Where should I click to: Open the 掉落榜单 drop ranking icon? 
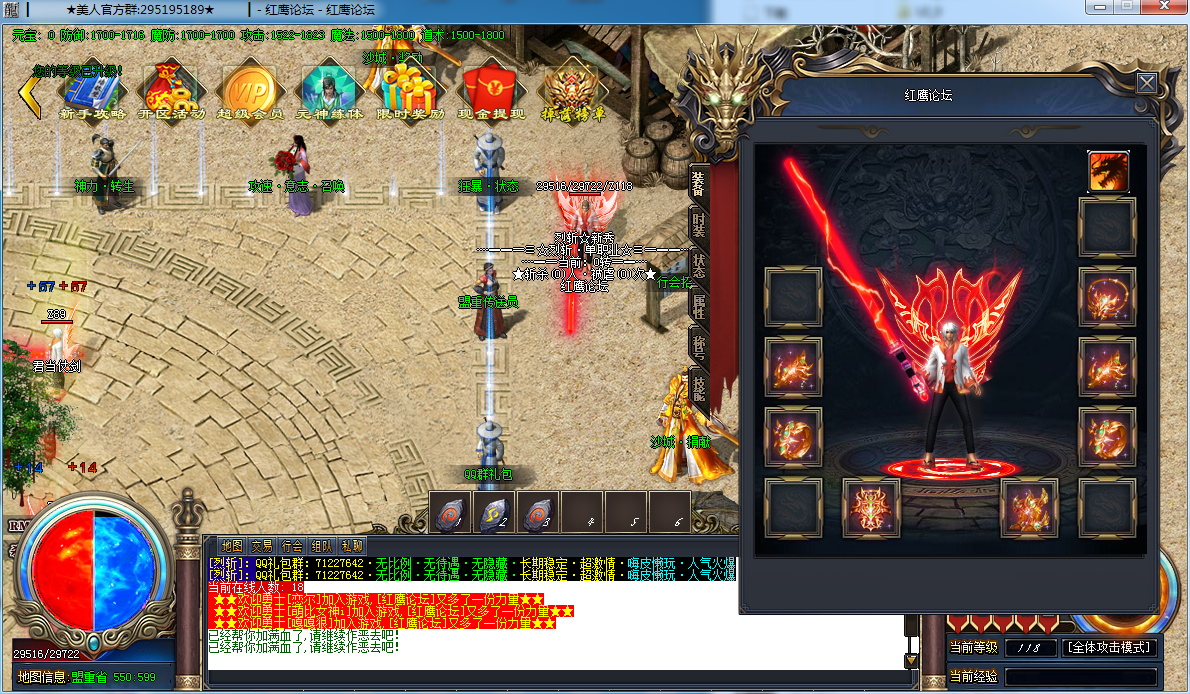pyautogui.click(x=573, y=91)
